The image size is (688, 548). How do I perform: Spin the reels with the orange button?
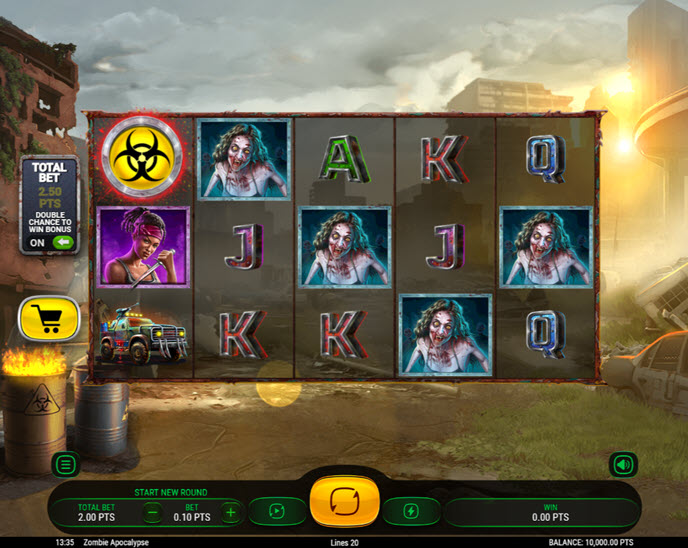coord(345,500)
